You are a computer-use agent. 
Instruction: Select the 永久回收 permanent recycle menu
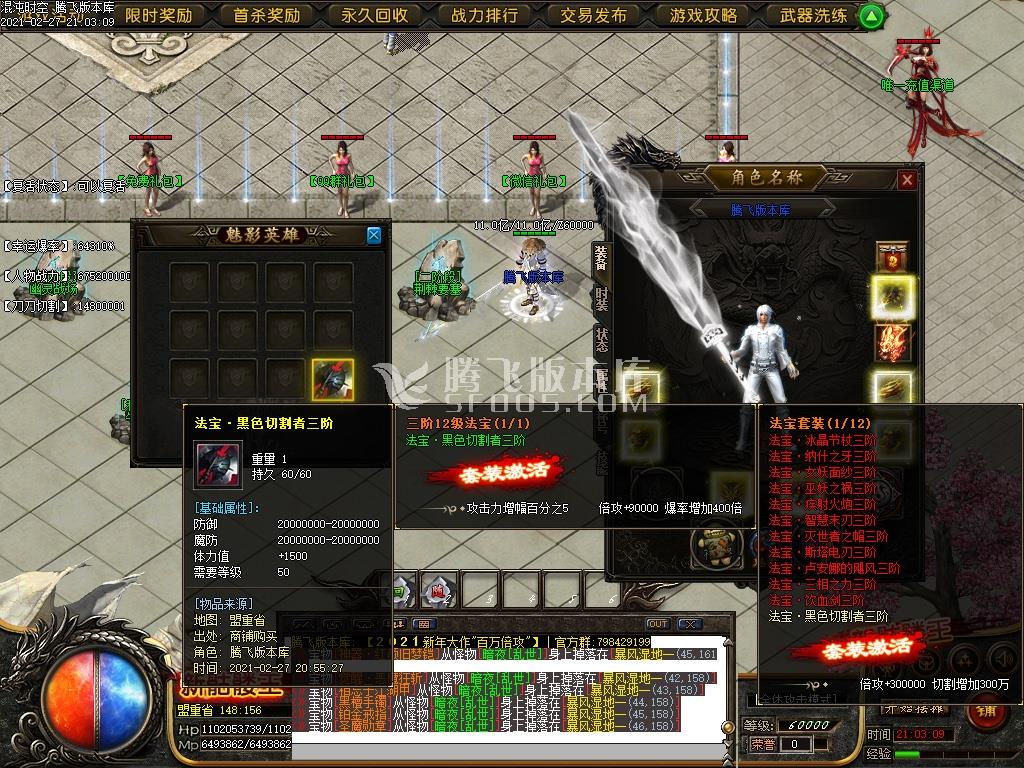pos(375,15)
